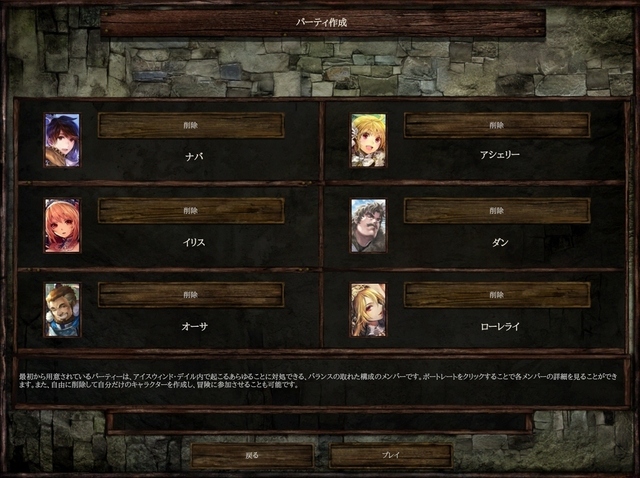640x478 pixels.
Task: Go back with the 戻る button
Action: [x=252, y=456]
